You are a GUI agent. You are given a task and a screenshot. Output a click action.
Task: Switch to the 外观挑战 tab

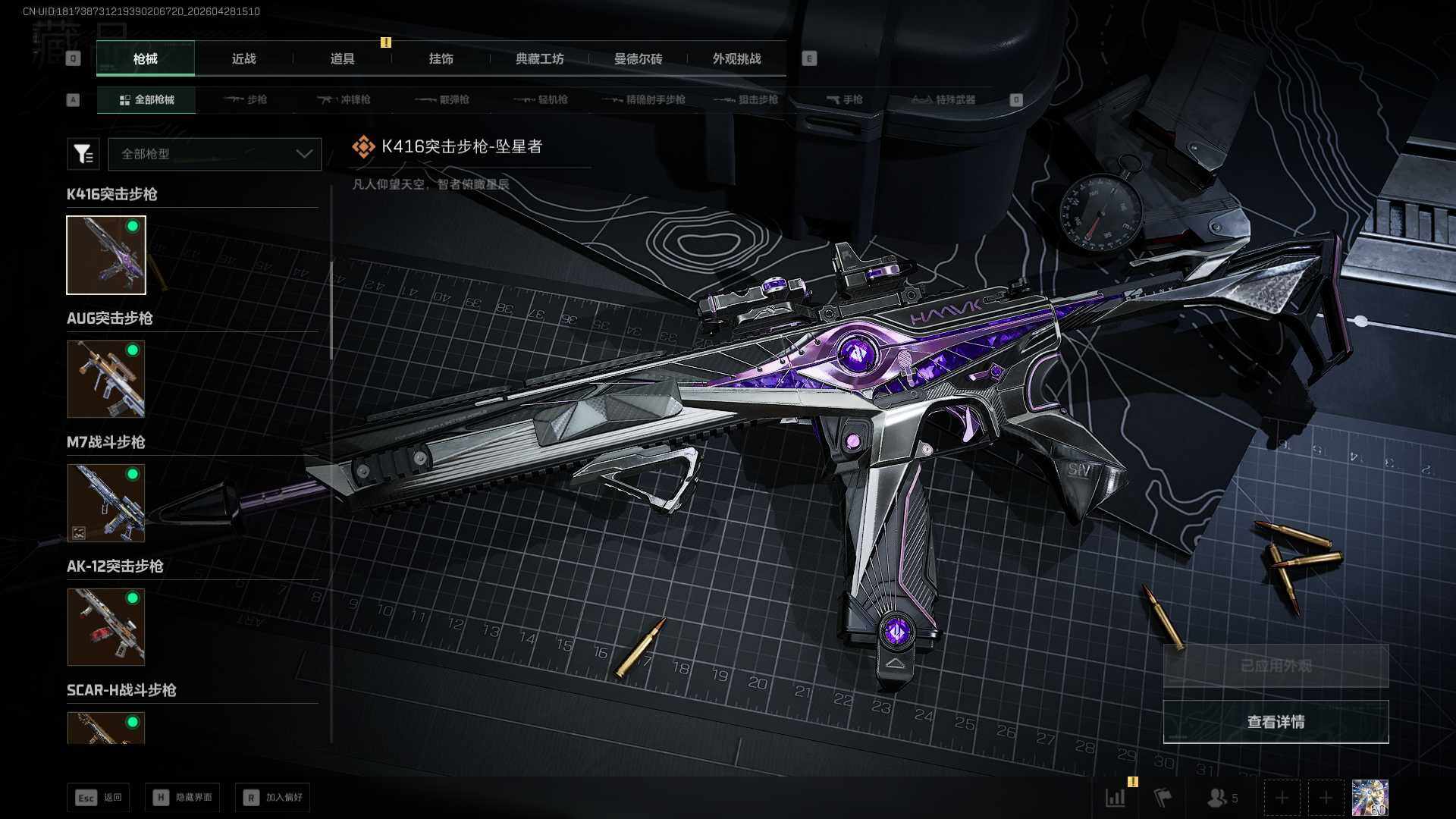tap(736, 59)
